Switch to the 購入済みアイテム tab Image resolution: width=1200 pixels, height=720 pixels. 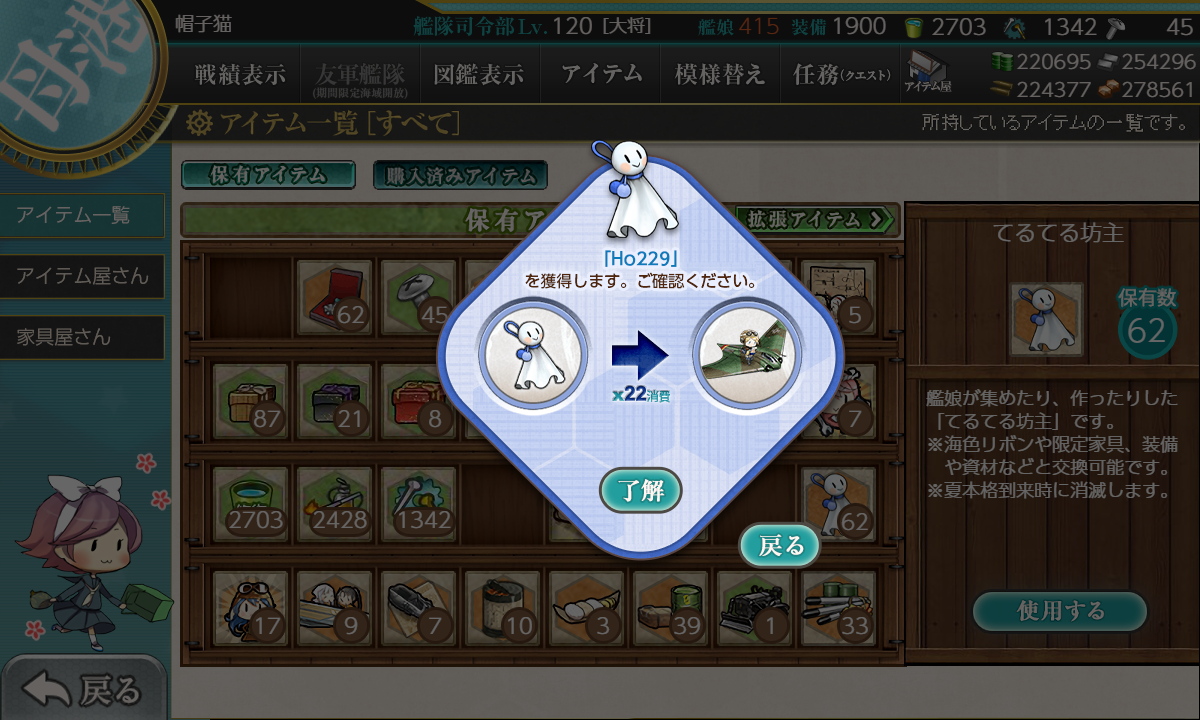point(460,176)
